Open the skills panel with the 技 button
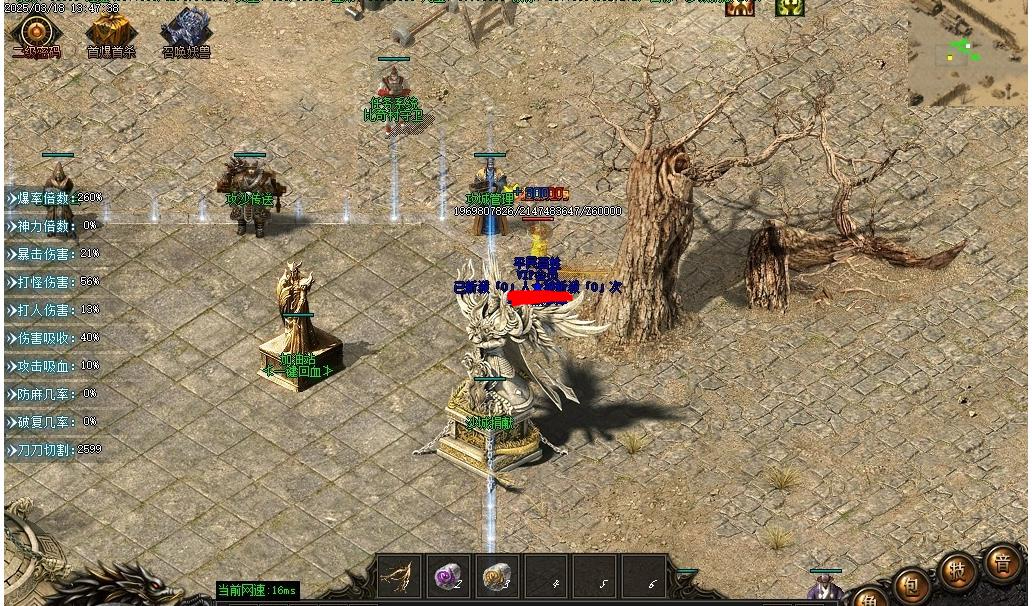Image resolution: width=1032 pixels, height=606 pixels. [957, 572]
